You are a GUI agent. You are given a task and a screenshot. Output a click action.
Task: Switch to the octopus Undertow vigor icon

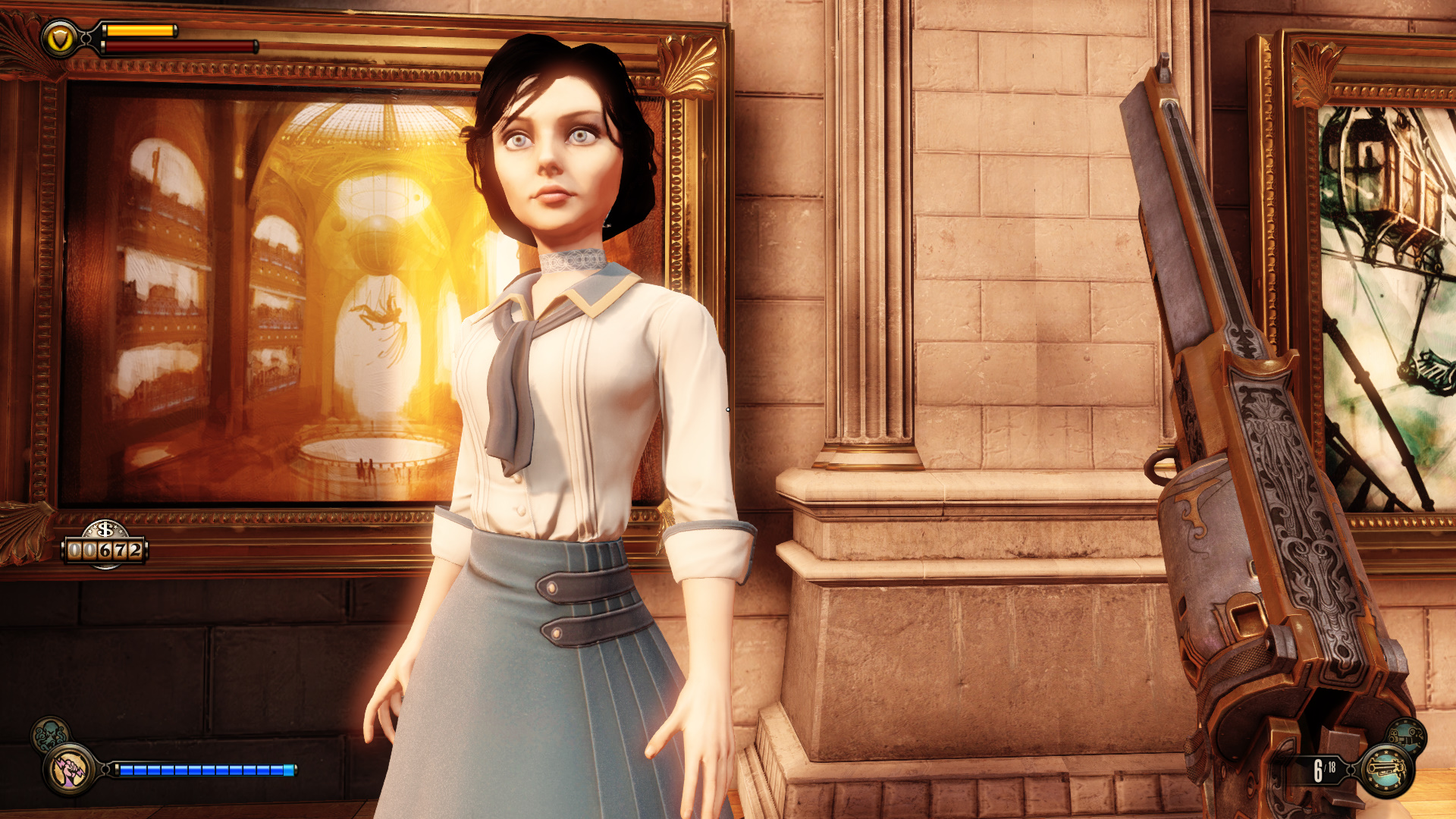click(x=49, y=734)
